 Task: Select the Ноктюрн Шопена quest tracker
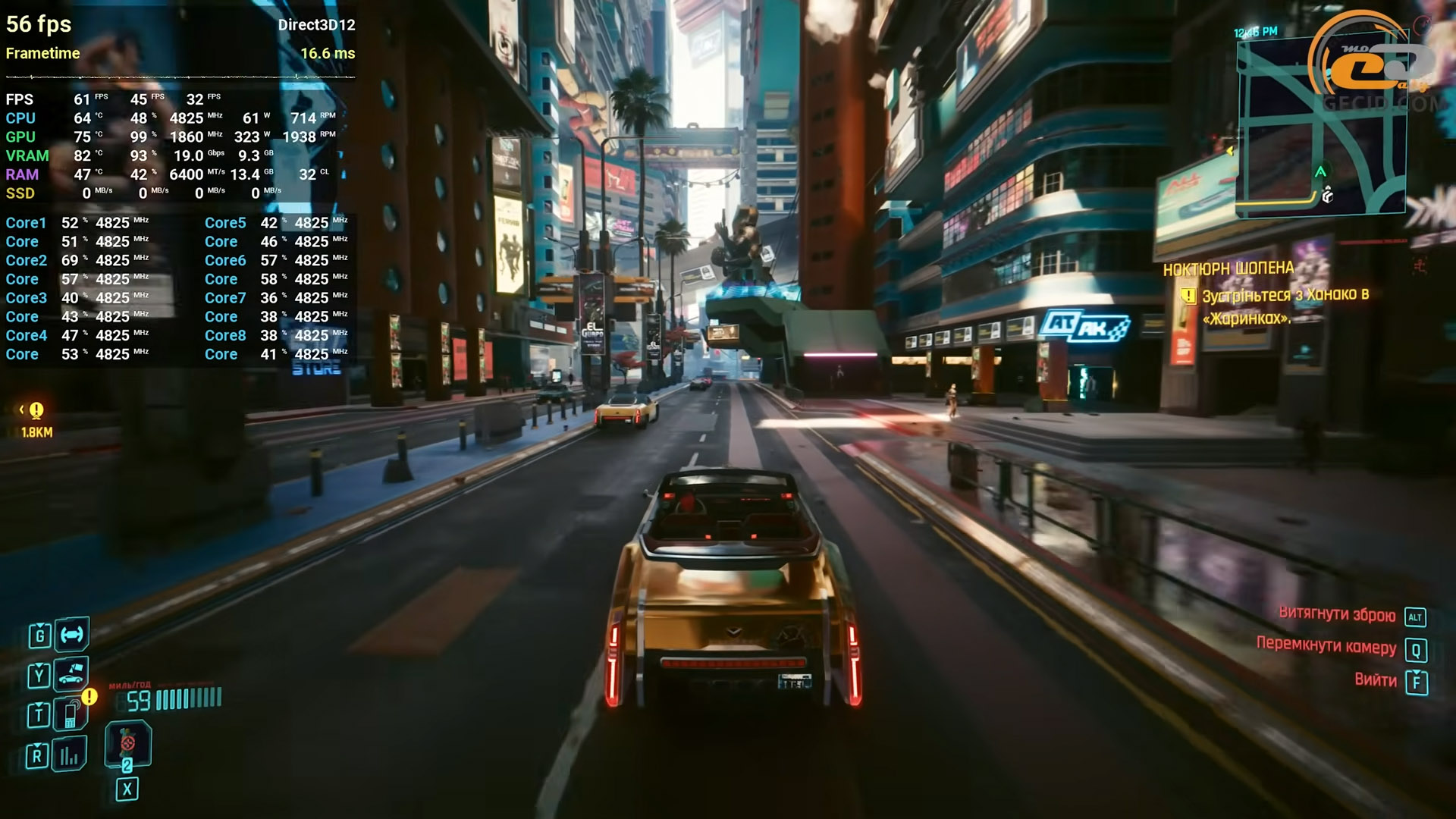pyautogui.click(x=1228, y=269)
